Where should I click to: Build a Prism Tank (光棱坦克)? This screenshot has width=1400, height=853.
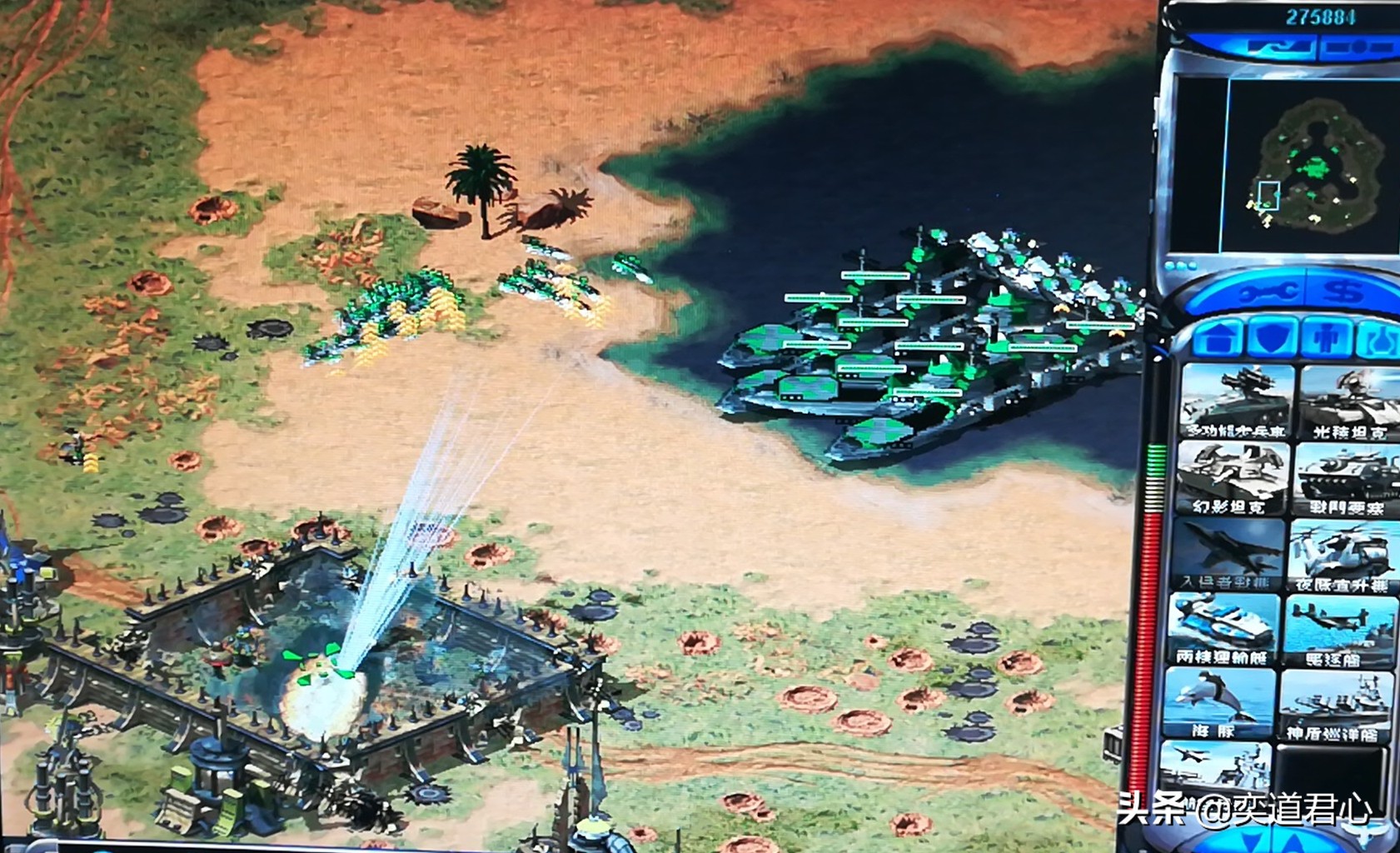pyautogui.click(x=1349, y=402)
